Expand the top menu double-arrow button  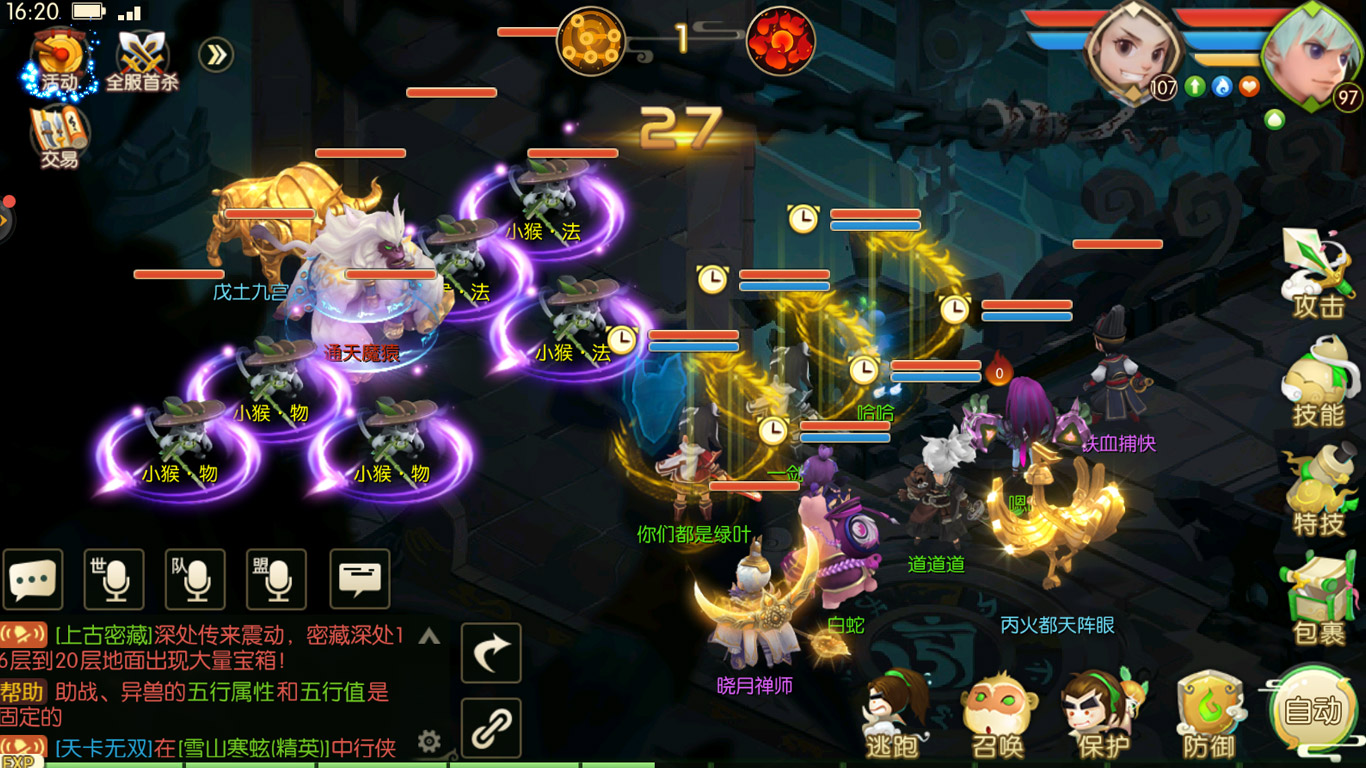click(216, 54)
